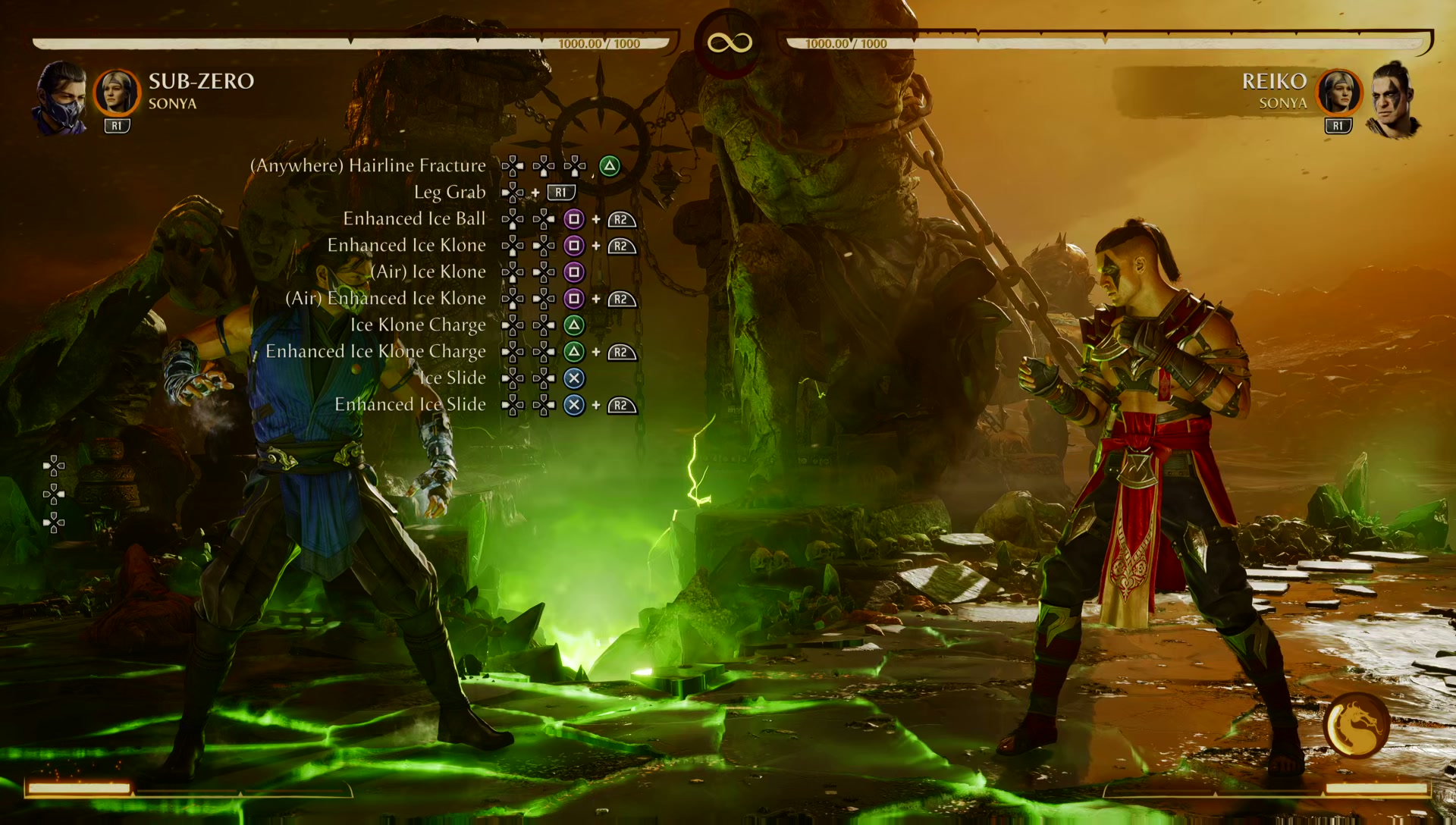Toggle the R1 kameo indicator under Reiko's portrait
Screen dimensions: 1456x825
click(x=1338, y=125)
